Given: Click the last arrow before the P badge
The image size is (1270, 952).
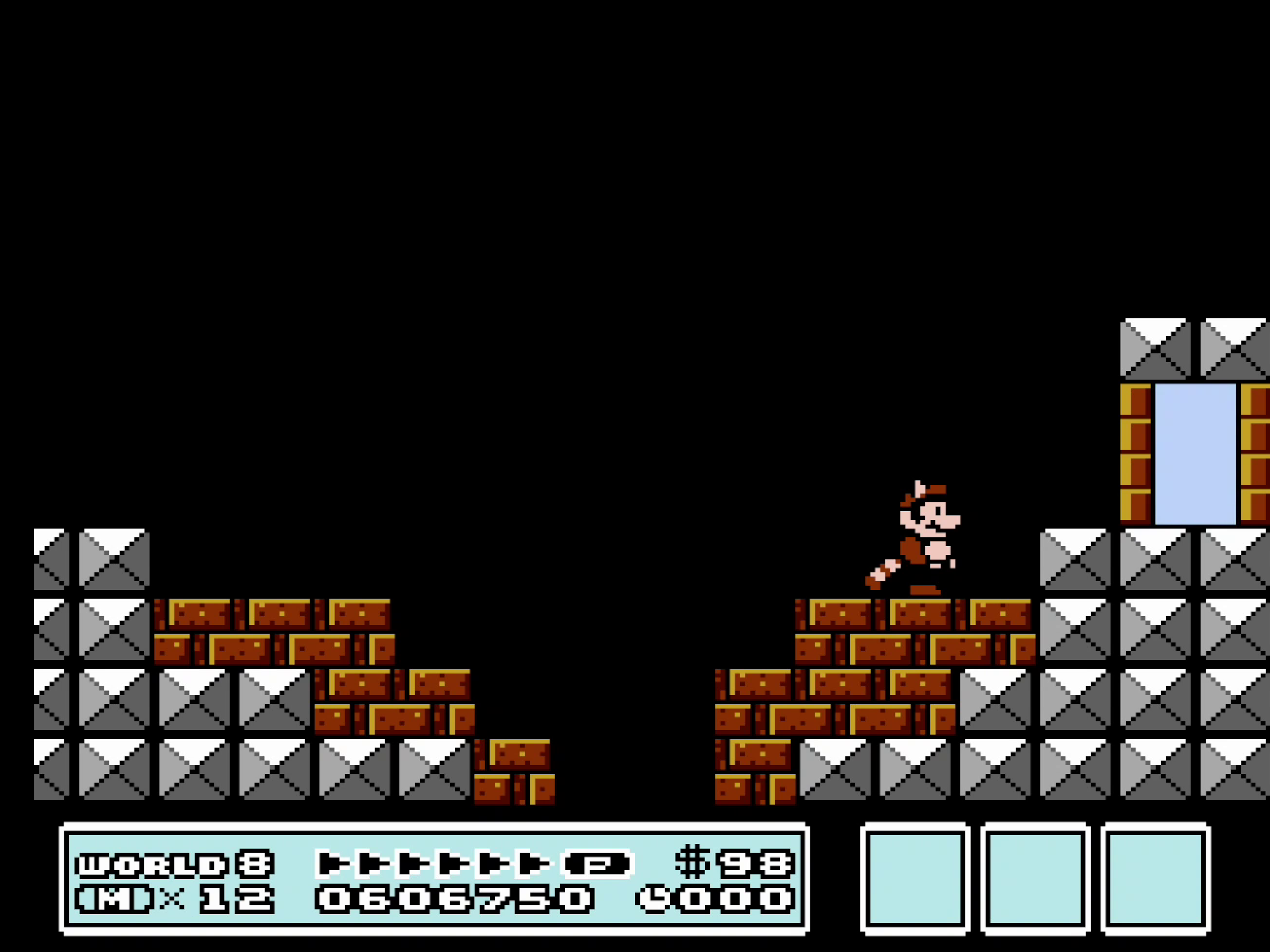Looking at the screenshot, I should (x=537, y=861).
